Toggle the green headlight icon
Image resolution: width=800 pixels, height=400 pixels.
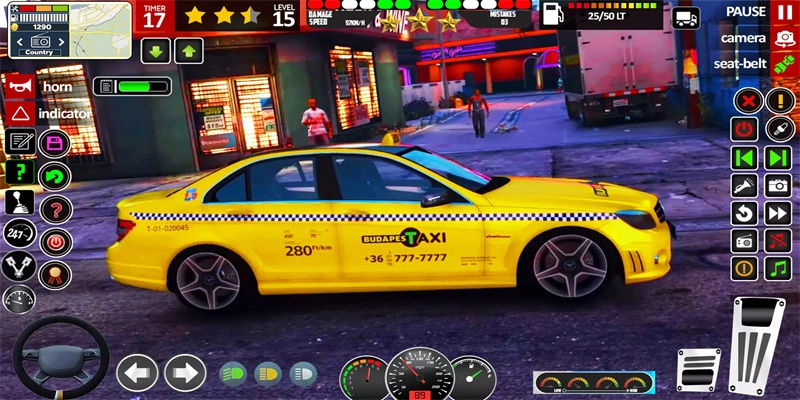[x=233, y=374]
